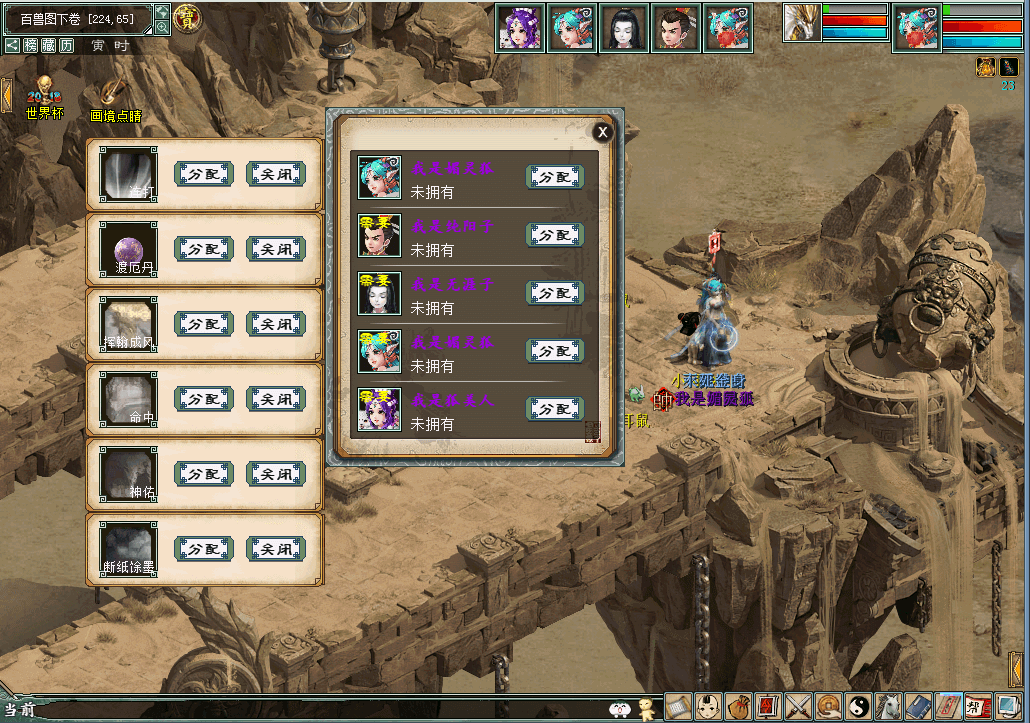1030x723 pixels.
Task: Click 关闭 in the 渡厄丹 loot row
Action: click(276, 249)
